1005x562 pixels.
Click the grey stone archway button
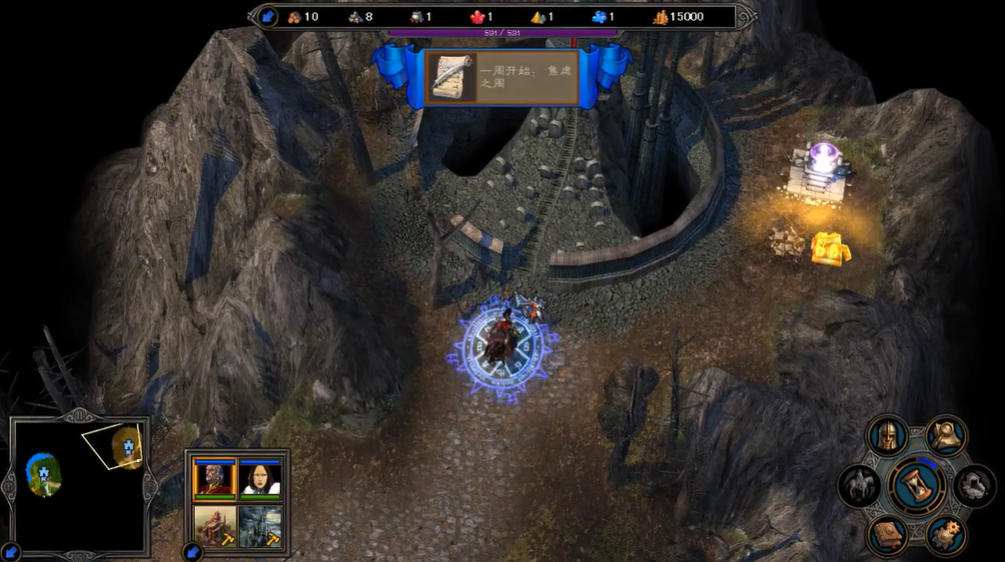coord(974,486)
